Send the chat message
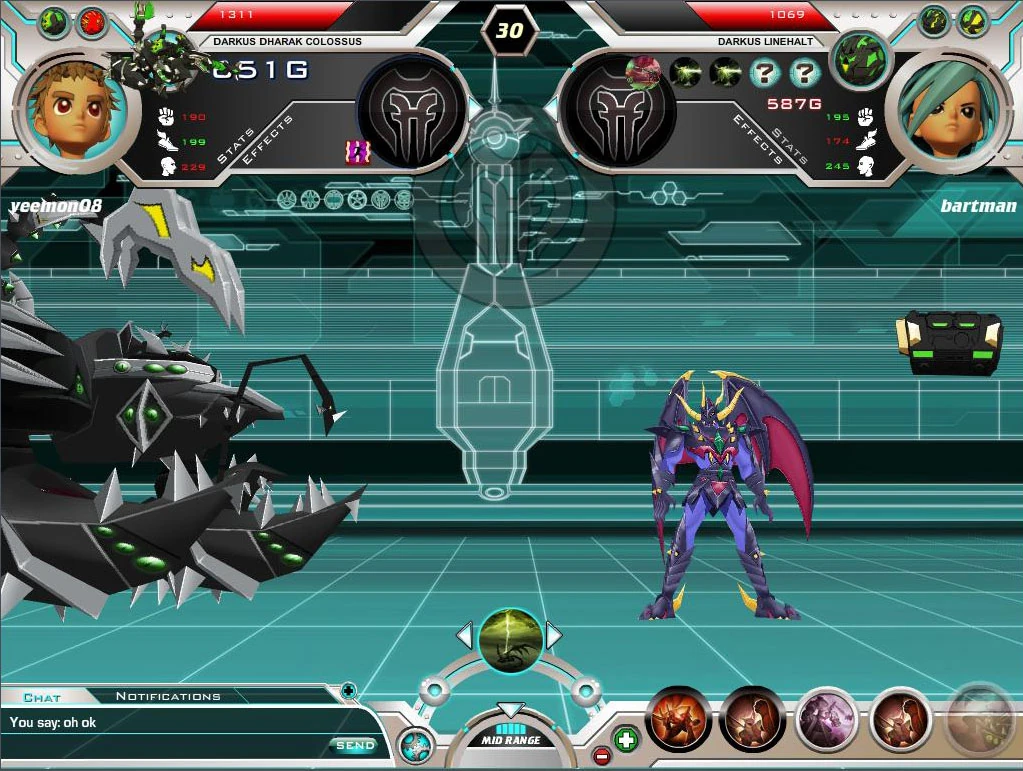This screenshot has width=1023, height=771. coord(354,745)
